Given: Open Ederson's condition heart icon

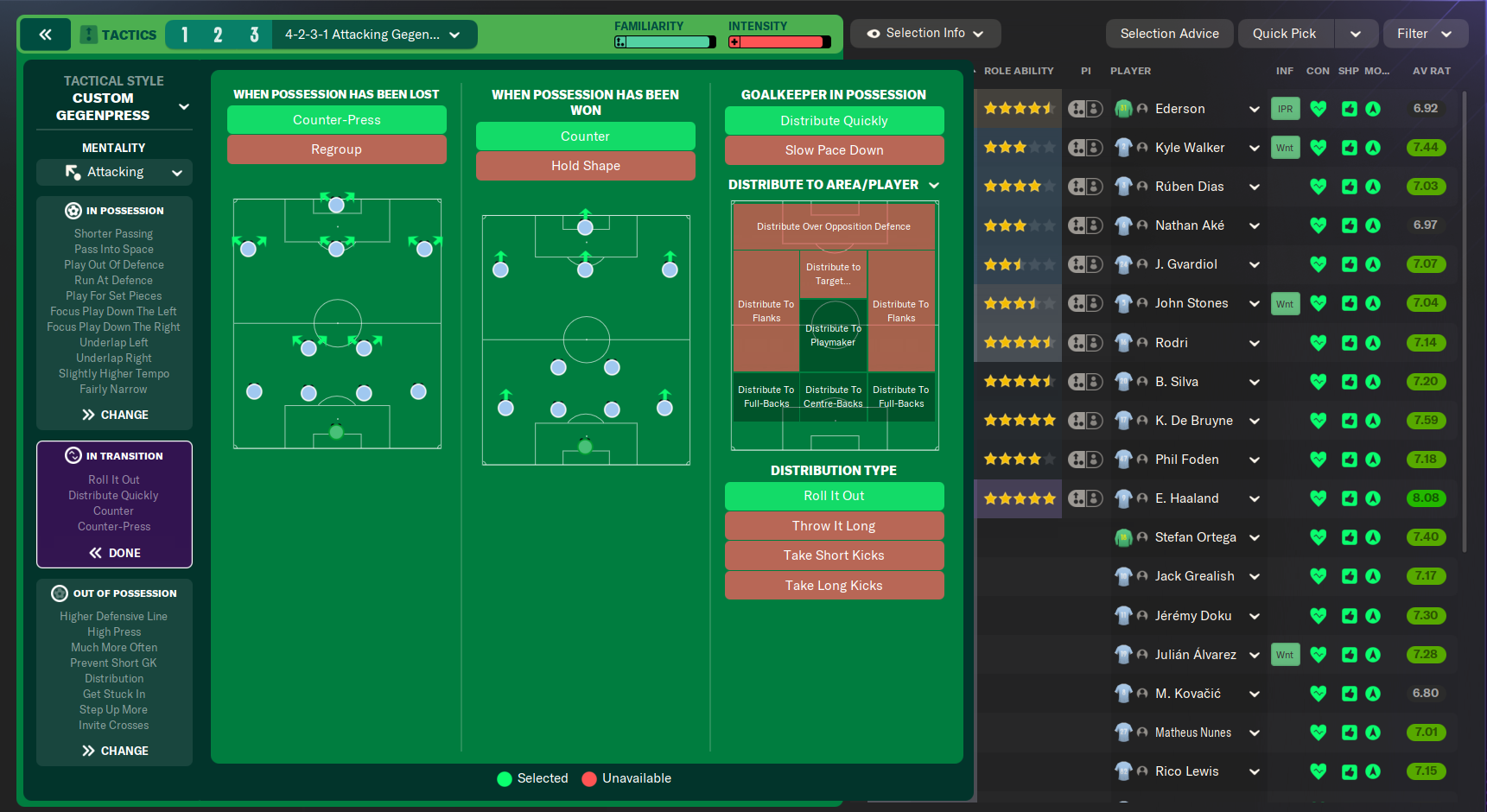Looking at the screenshot, I should pyautogui.click(x=1319, y=108).
